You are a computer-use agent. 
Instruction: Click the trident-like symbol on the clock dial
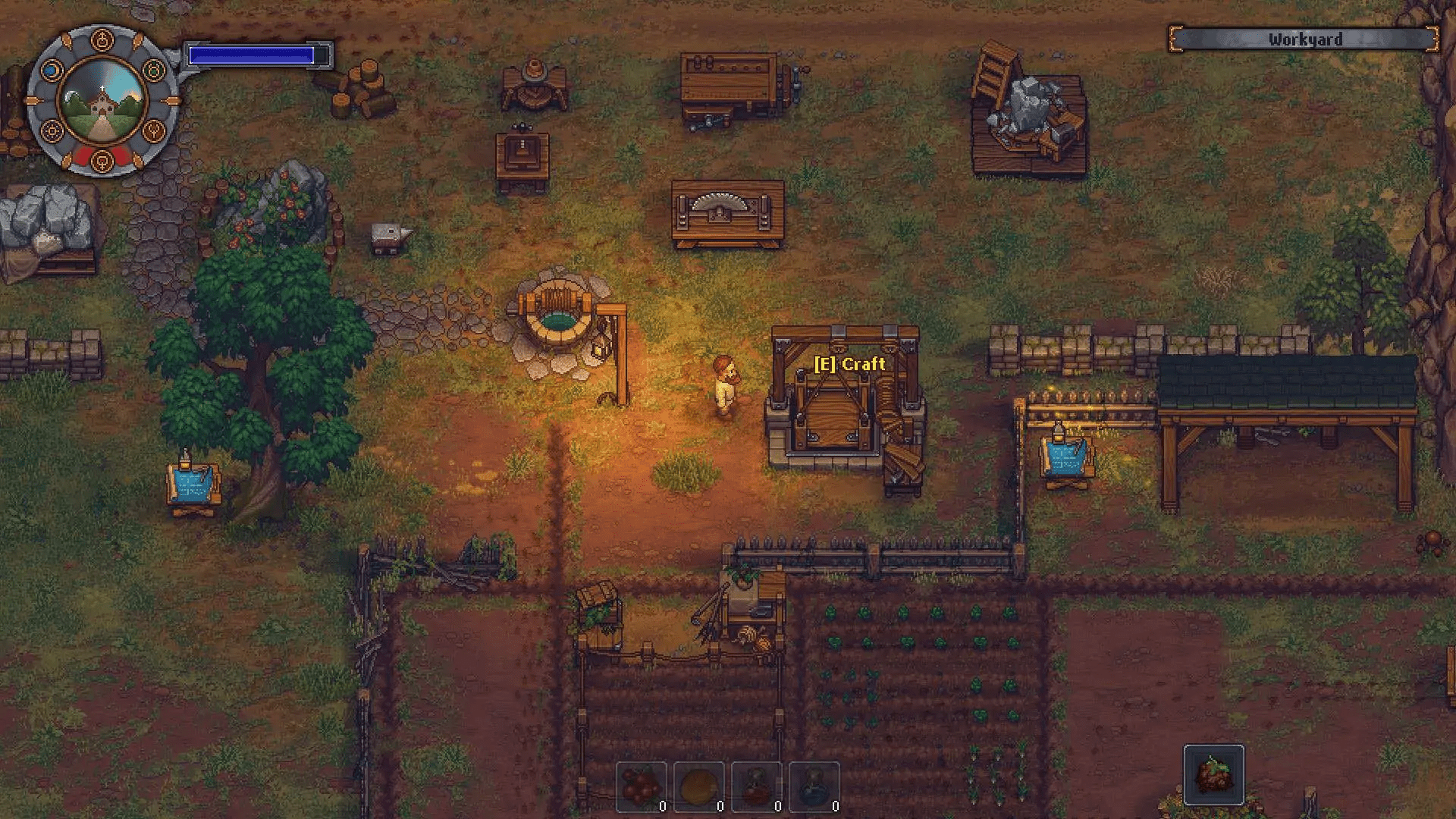pos(153,131)
